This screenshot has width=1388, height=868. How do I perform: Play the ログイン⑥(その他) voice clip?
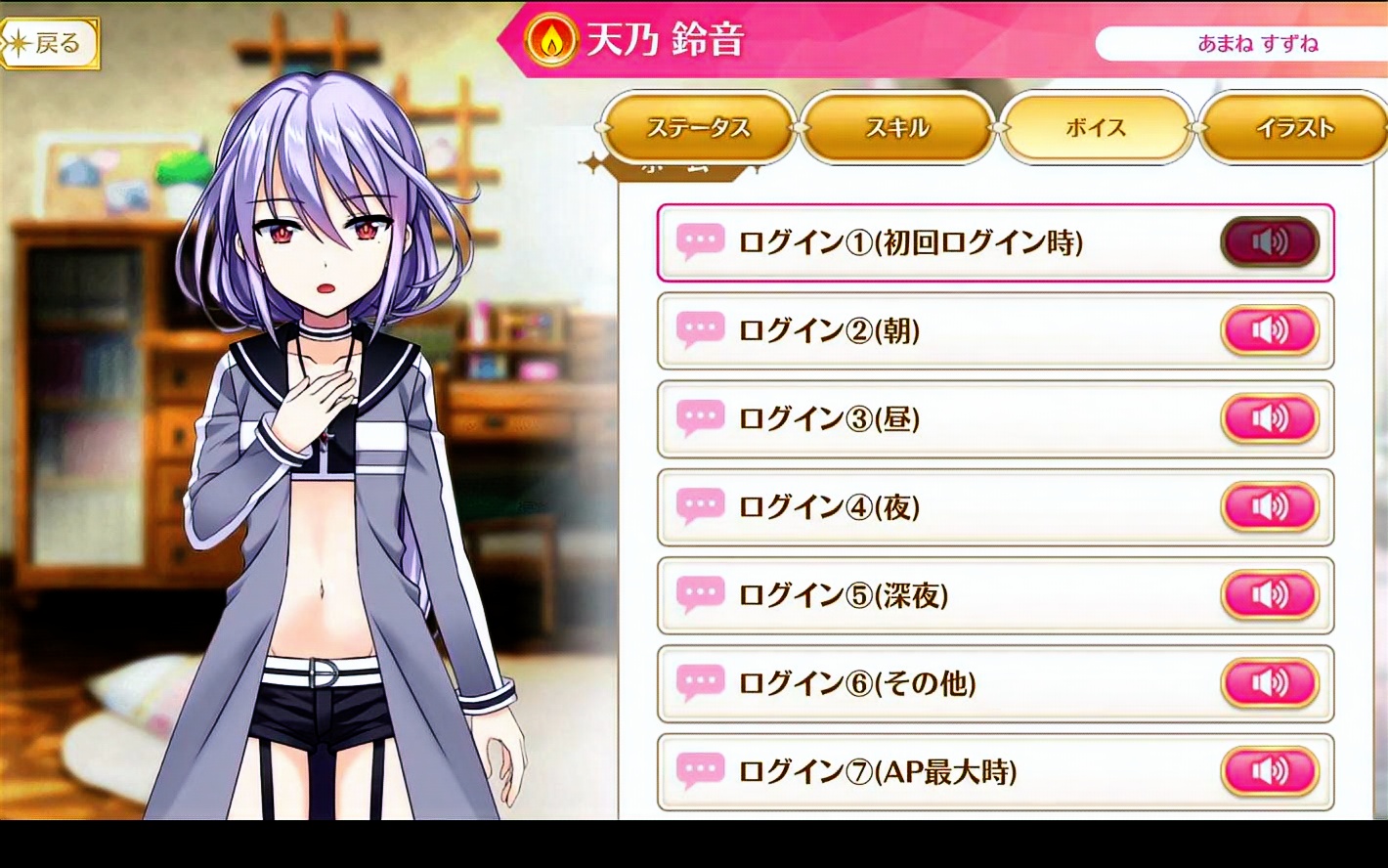[1269, 682]
